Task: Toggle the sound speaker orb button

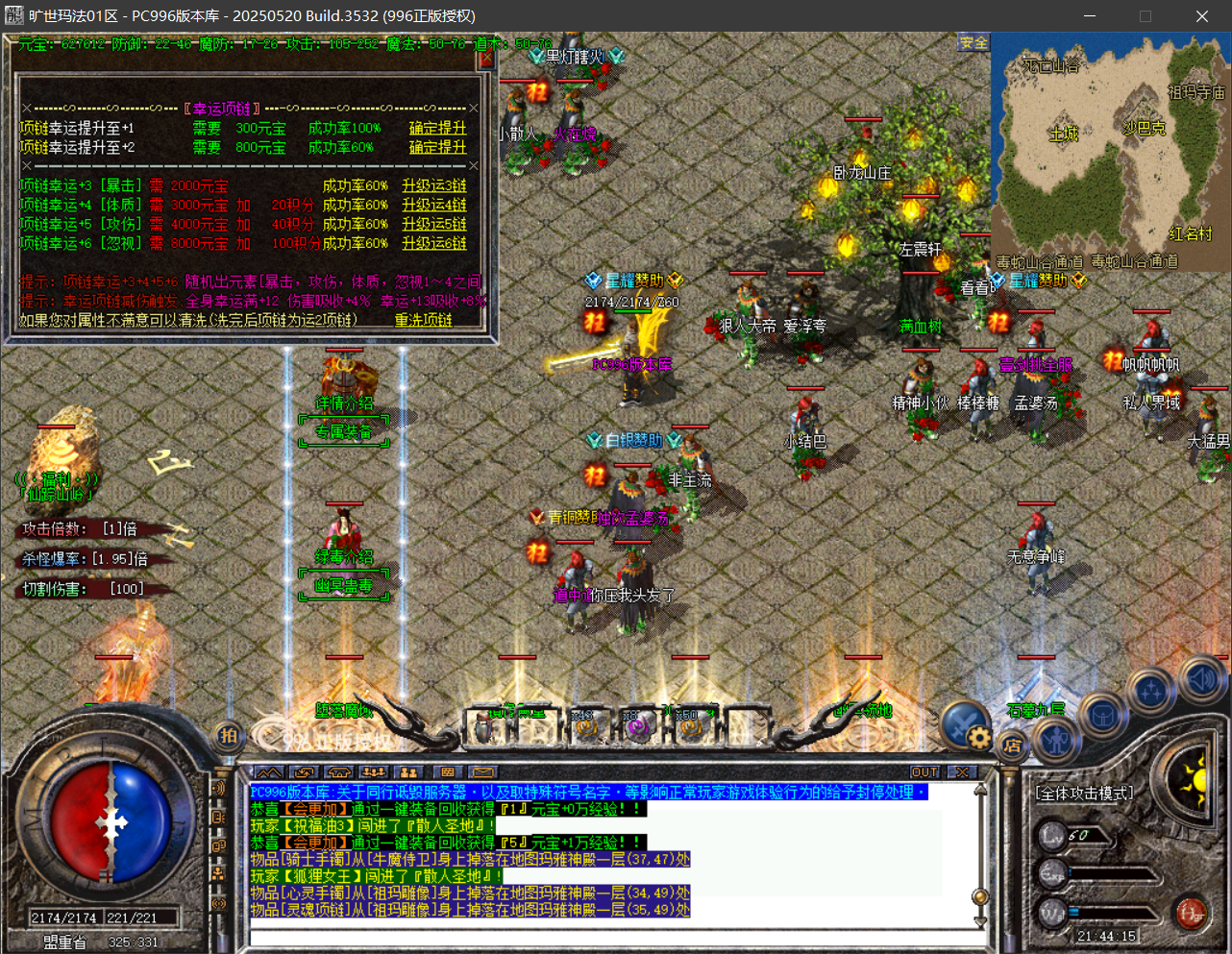Action: pyautogui.click(x=1200, y=678)
